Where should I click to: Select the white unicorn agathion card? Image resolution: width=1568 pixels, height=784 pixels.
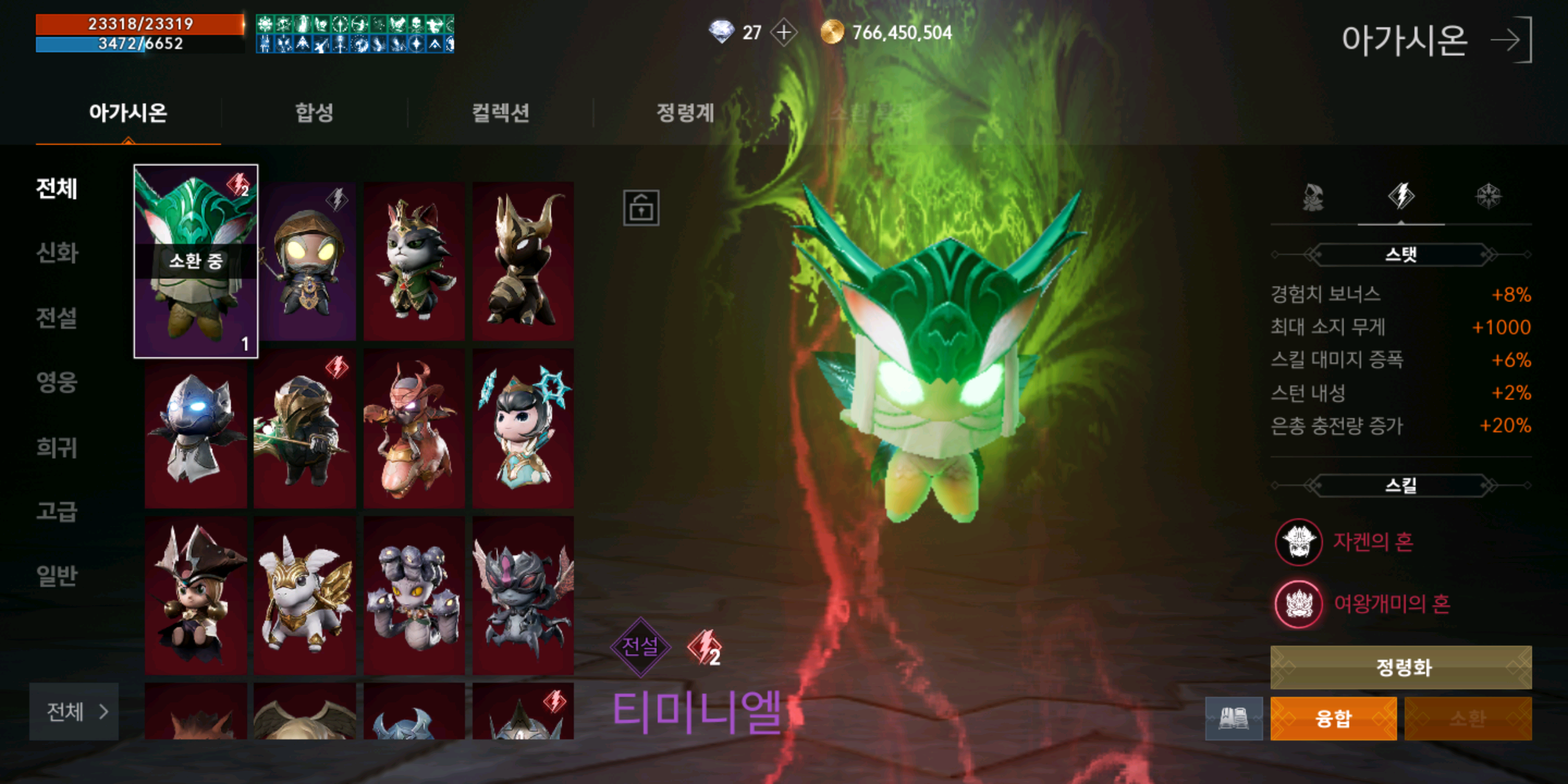point(304,595)
